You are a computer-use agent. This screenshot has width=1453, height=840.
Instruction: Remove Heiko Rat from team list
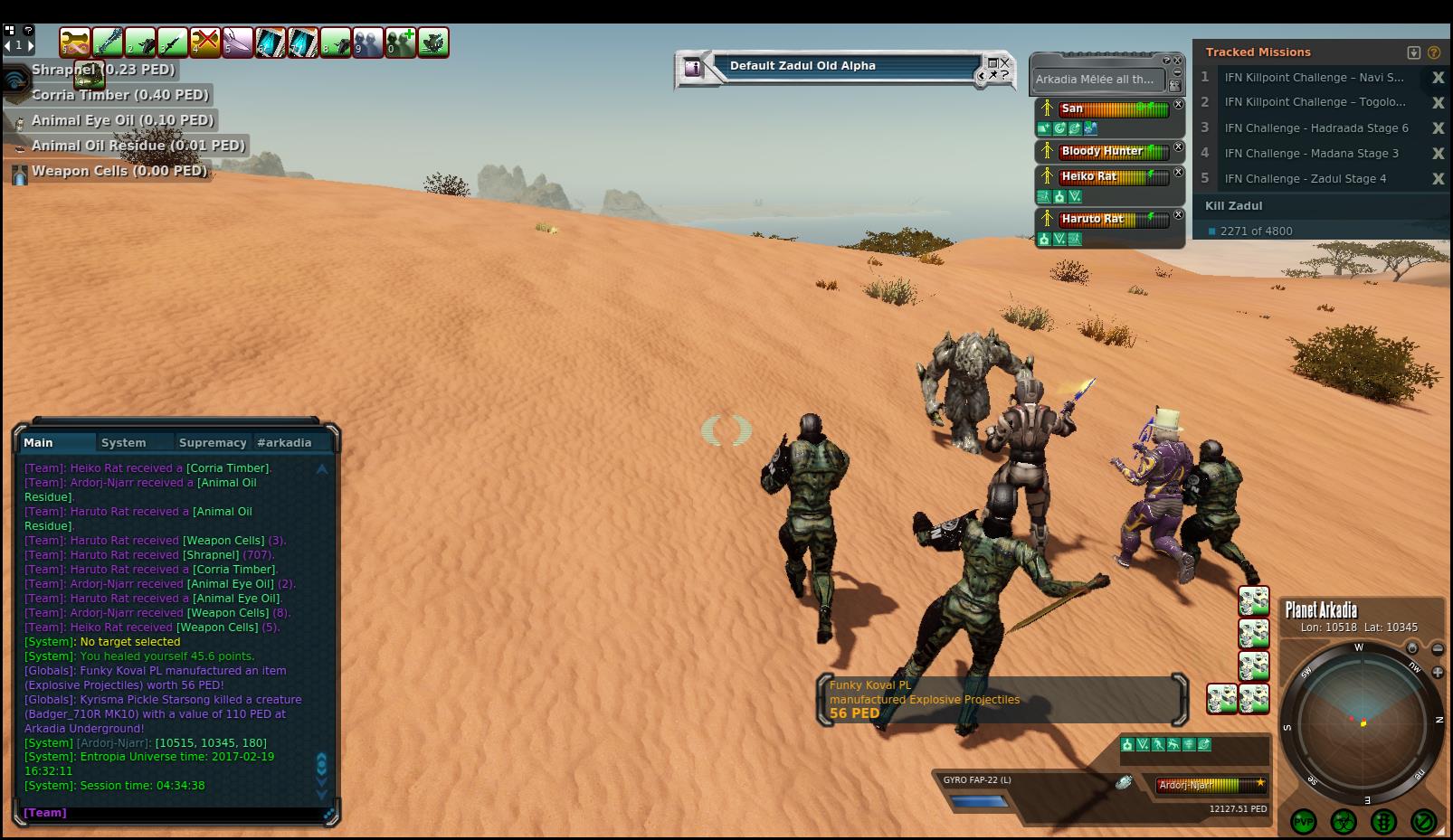(1179, 172)
